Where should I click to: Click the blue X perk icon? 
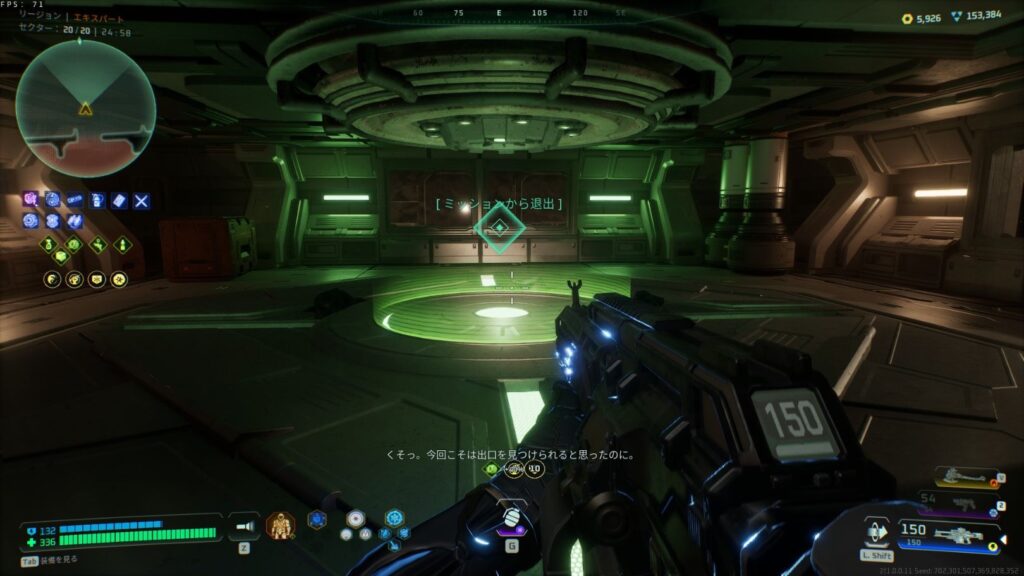[142, 201]
